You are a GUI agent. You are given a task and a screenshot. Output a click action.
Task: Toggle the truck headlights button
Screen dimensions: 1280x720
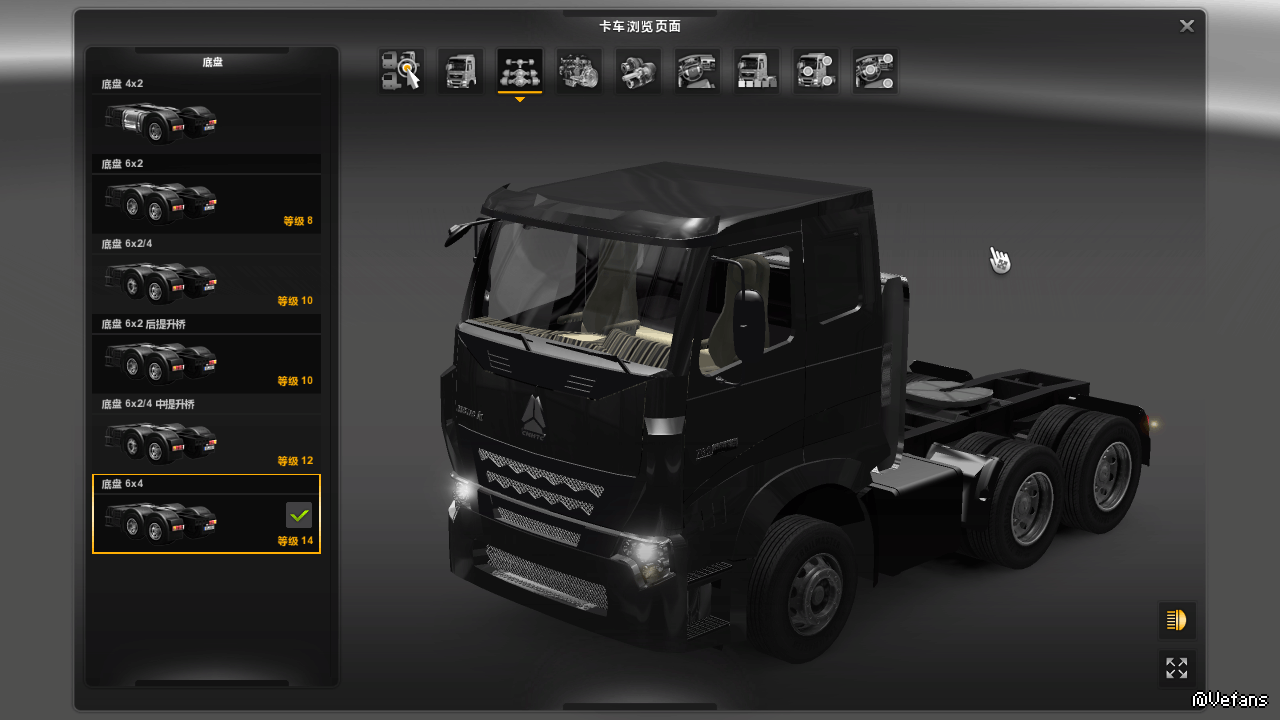1177,621
